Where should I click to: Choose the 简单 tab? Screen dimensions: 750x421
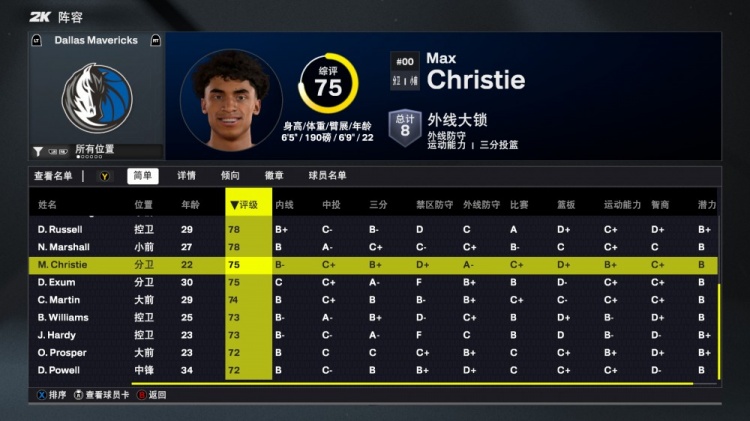[142, 176]
